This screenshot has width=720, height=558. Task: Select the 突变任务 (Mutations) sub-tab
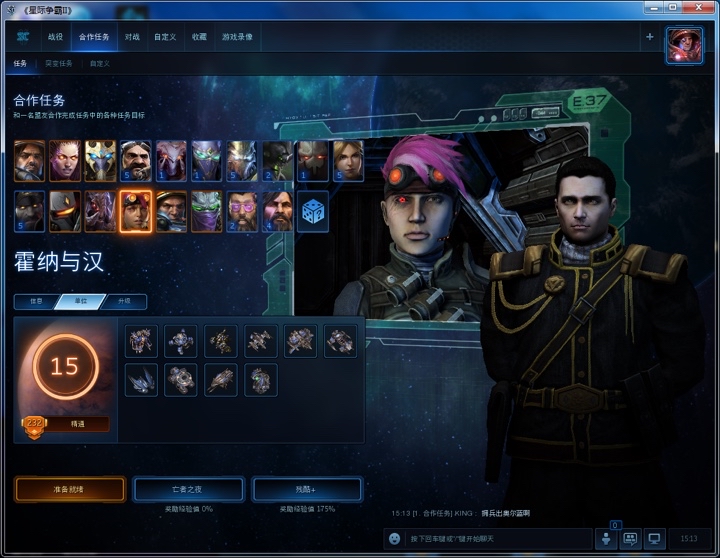[x=58, y=63]
